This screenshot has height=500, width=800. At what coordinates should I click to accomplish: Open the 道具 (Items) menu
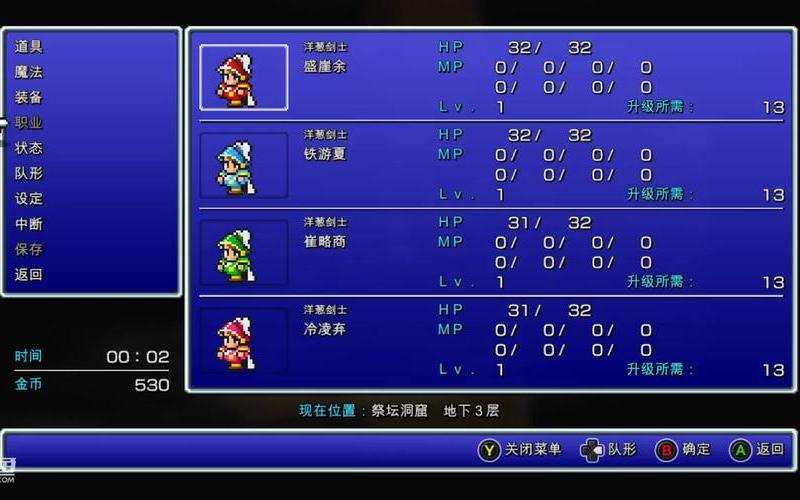click(x=29, y=46)
